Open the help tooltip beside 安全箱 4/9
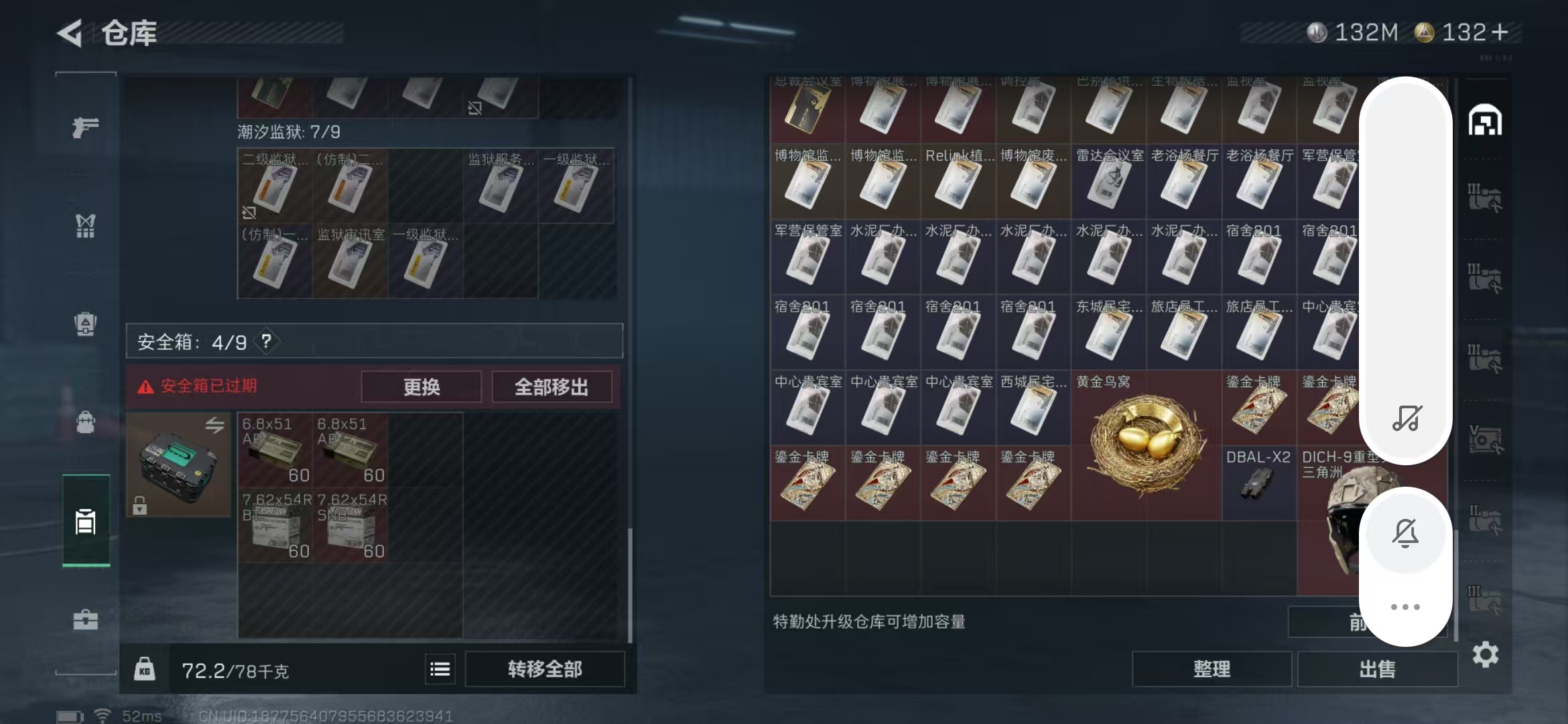 pos(267,341)
